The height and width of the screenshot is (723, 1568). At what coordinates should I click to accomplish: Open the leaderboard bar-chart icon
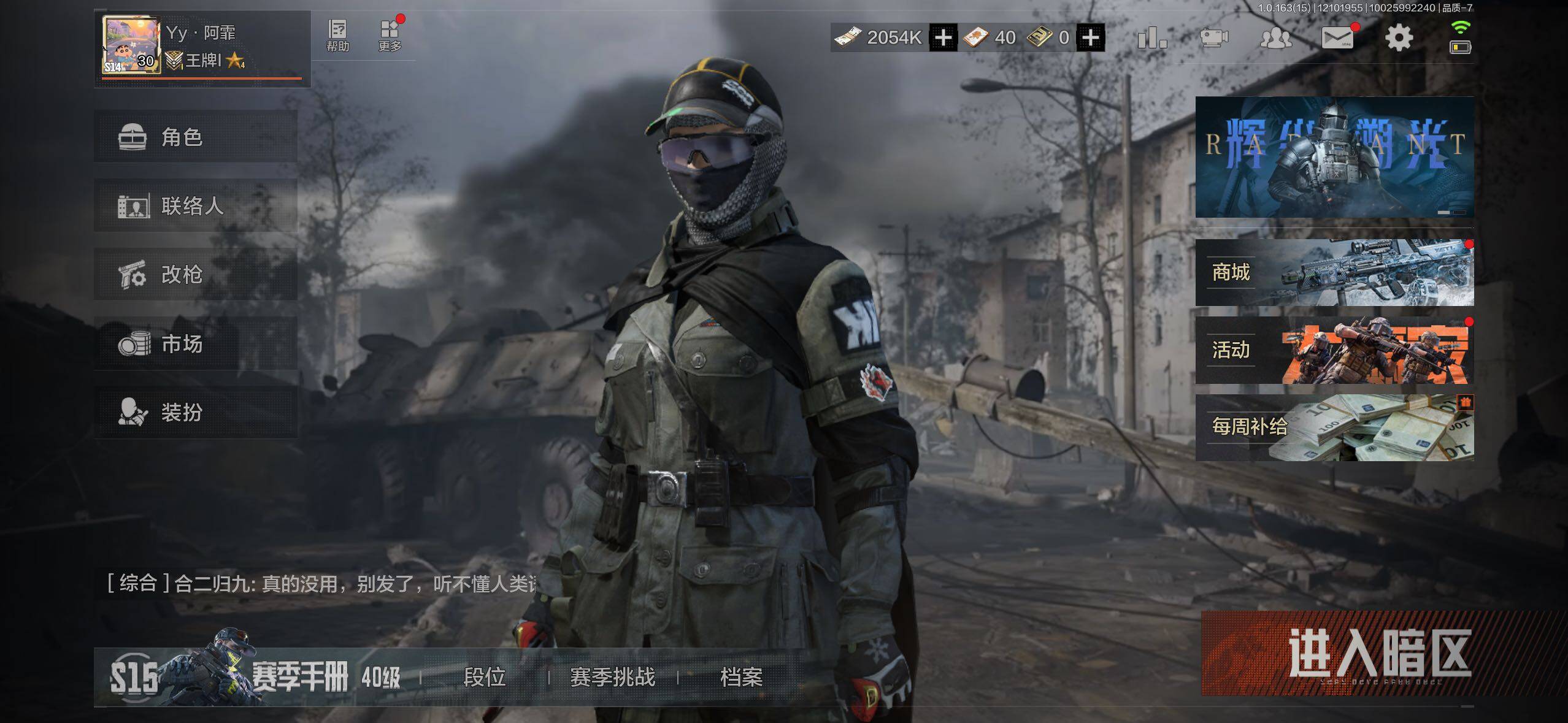[1151, 38]
